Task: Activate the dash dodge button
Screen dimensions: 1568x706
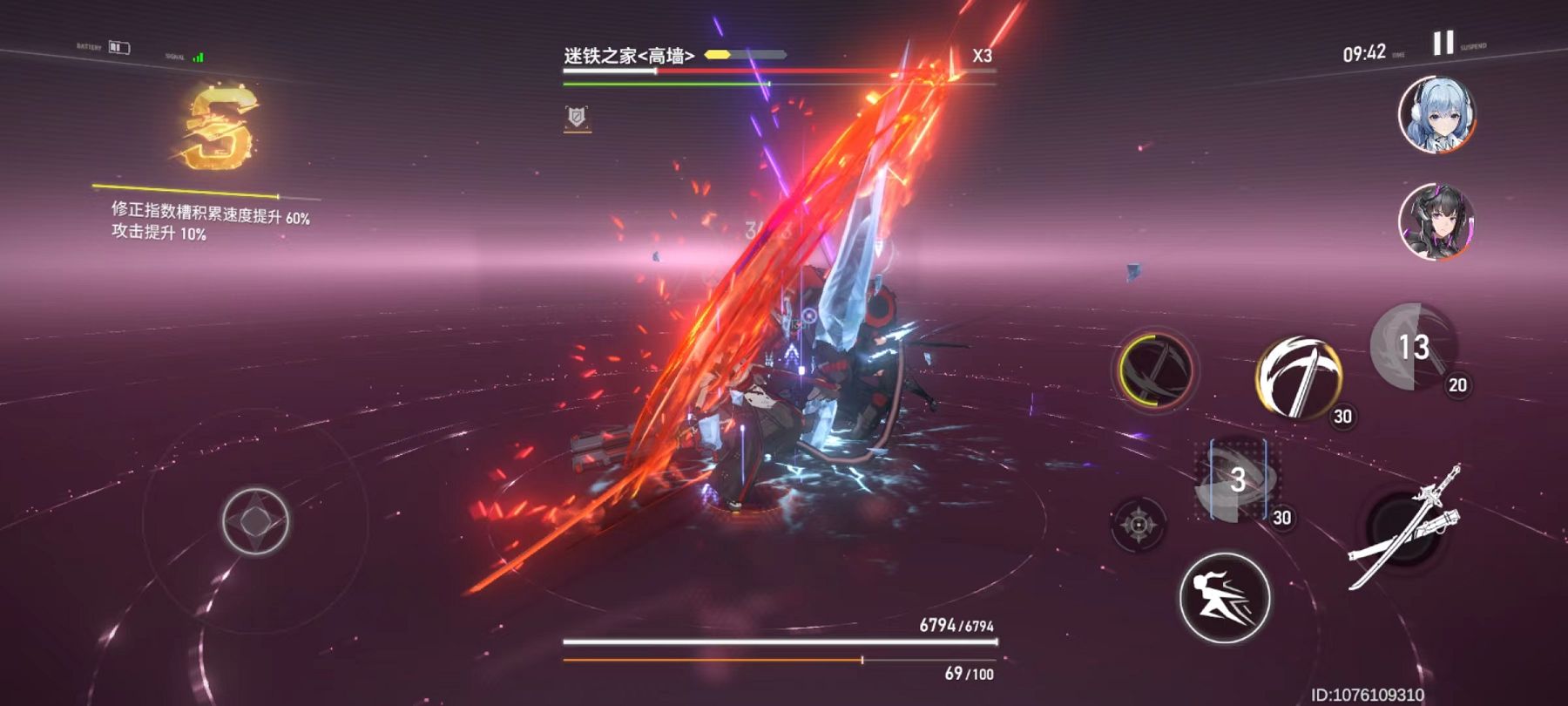Action: point(1224,598)
